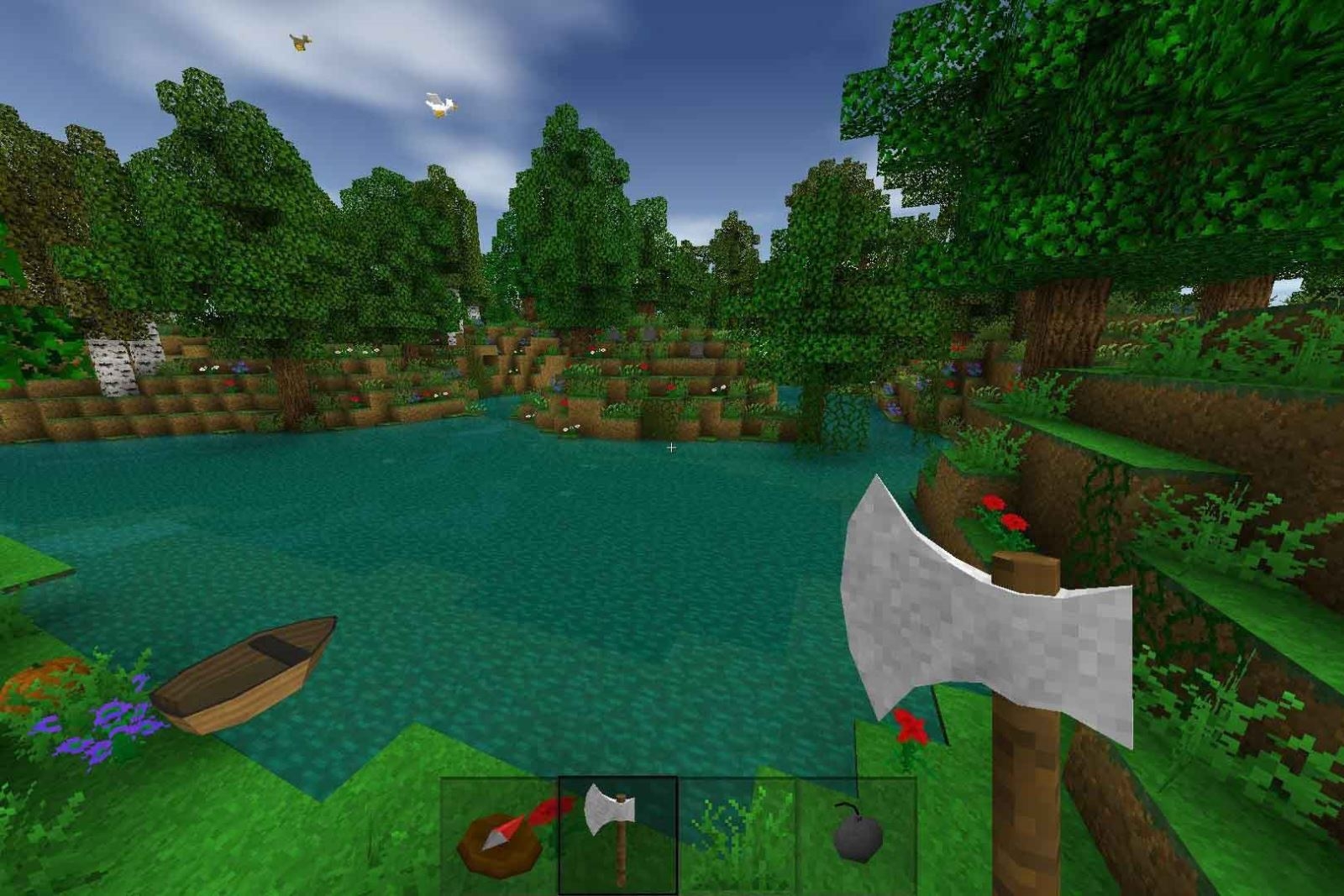Select the compass in the hotbar
Viewport: 1344px width, 896px height.
(500, 840)
